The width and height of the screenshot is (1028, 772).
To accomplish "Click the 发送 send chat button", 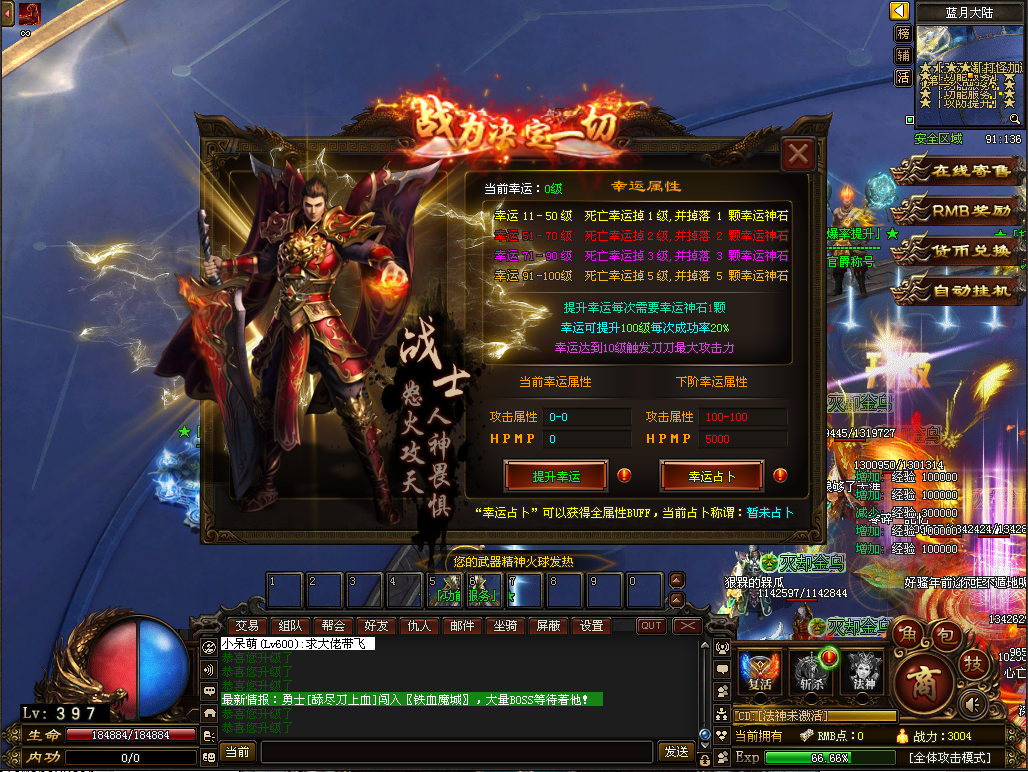I will click(676, 751).
